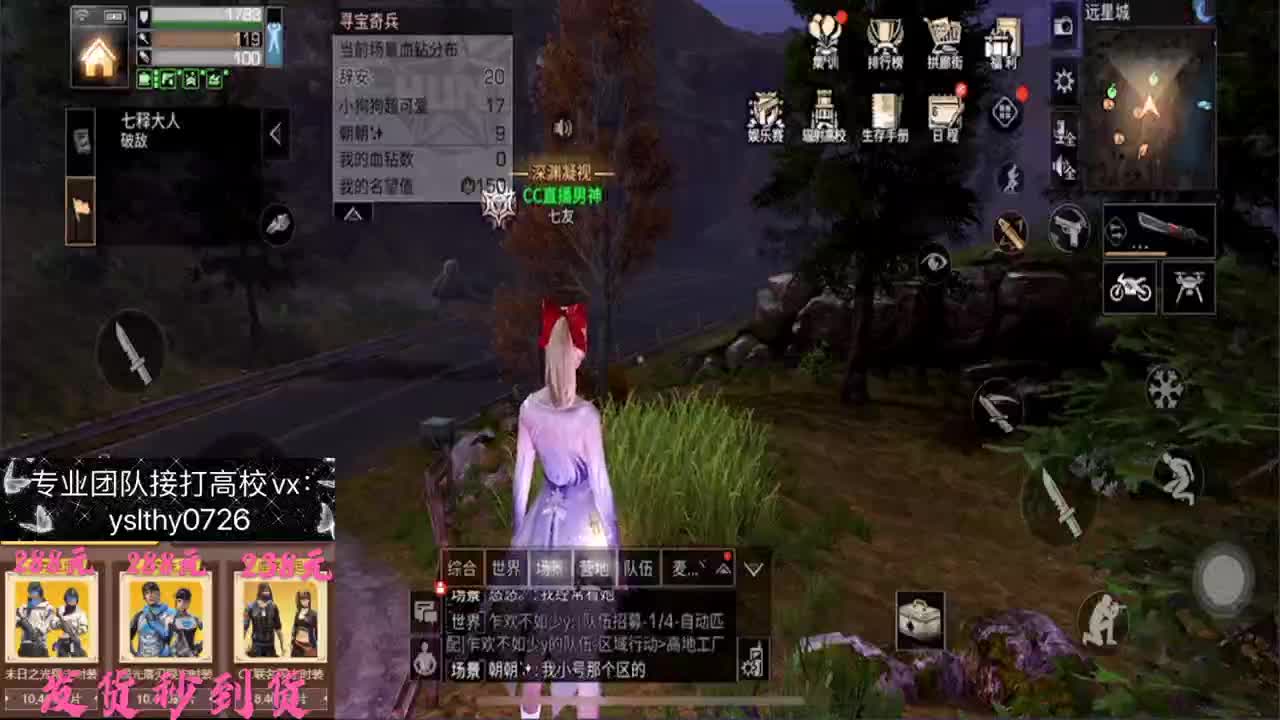
Task: Collapse the 寻宝奇兵 panel with its arrow
Action: click(352, 213)
